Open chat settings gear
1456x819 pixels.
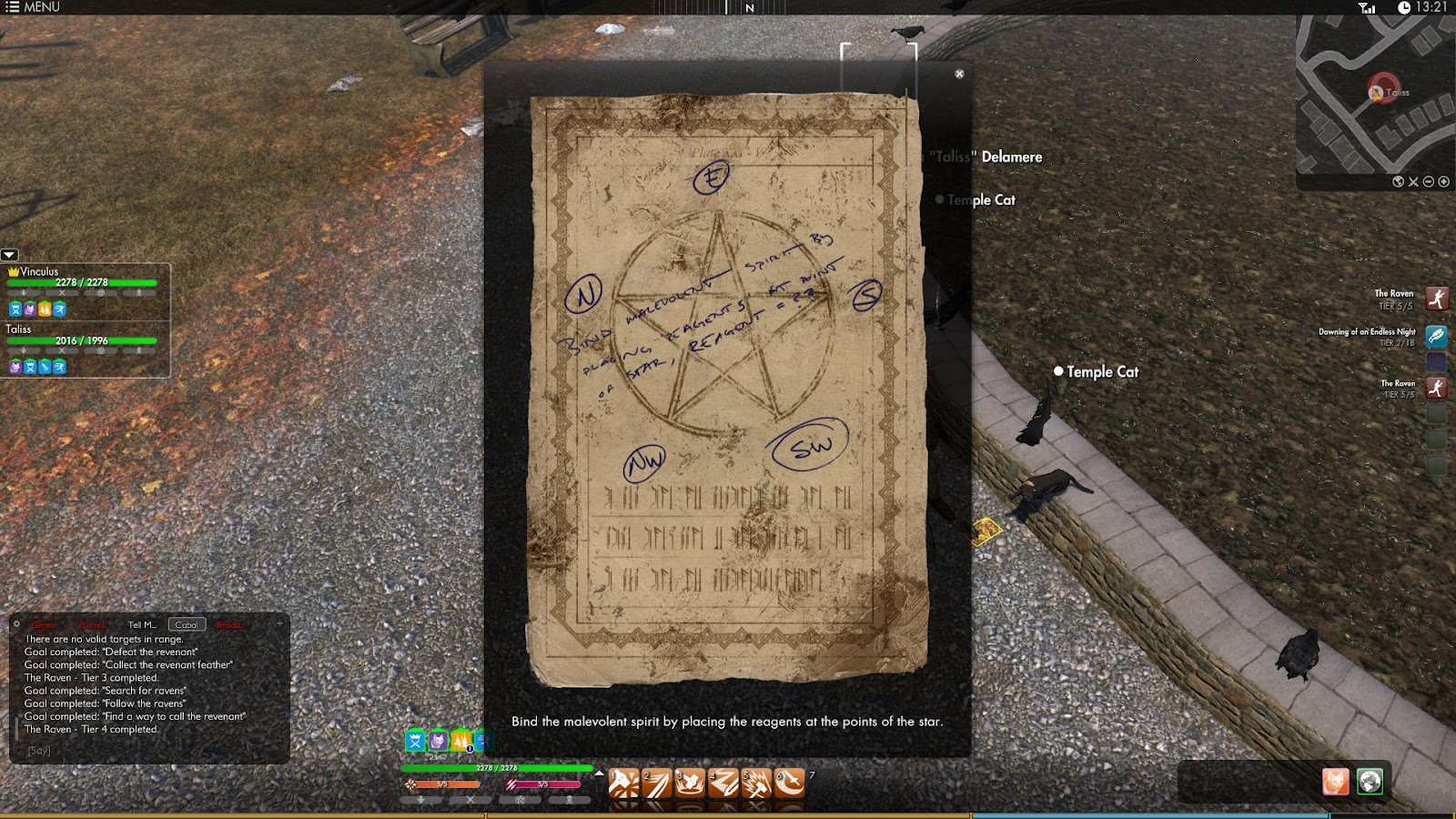pos(16,624)
